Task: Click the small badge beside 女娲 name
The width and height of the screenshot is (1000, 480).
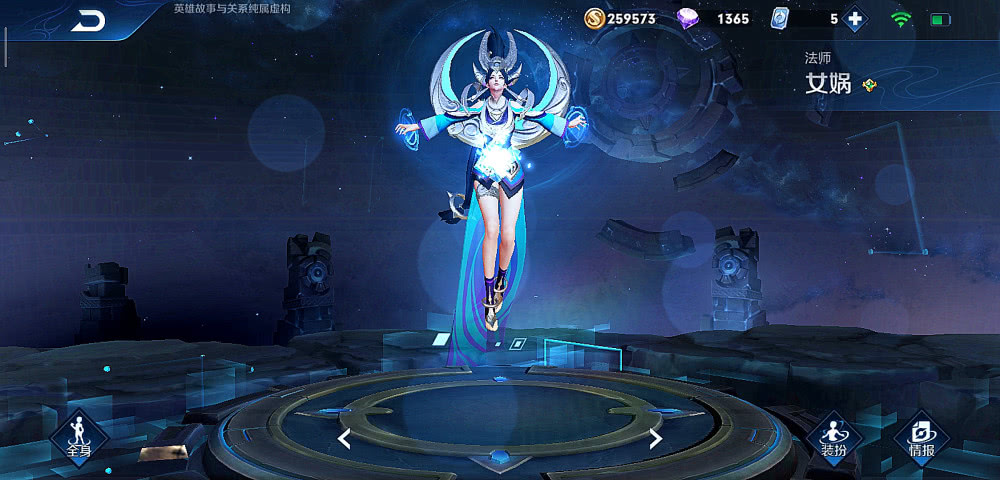Action: point(870,85)
